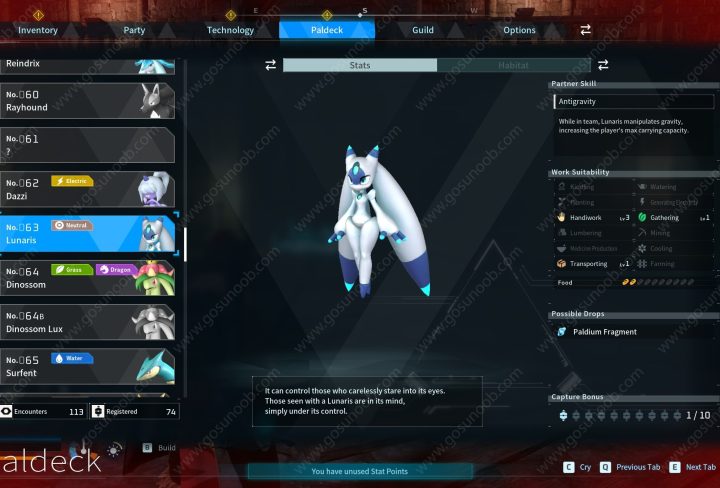Go to the Guild tab
Image resolution: width=720 pixels, height=488 pixels.
coord(423,30)
